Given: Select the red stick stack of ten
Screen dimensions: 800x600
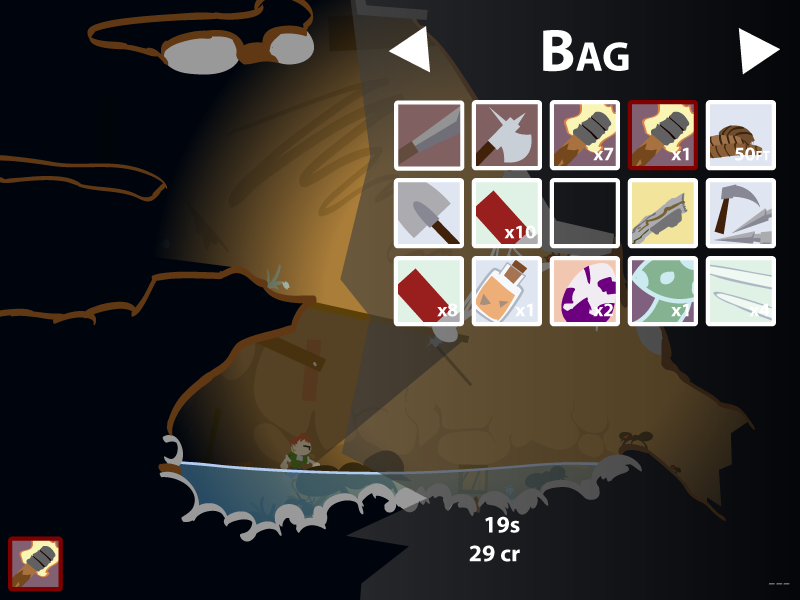Looking at the screenshot, I should (507, 213).
